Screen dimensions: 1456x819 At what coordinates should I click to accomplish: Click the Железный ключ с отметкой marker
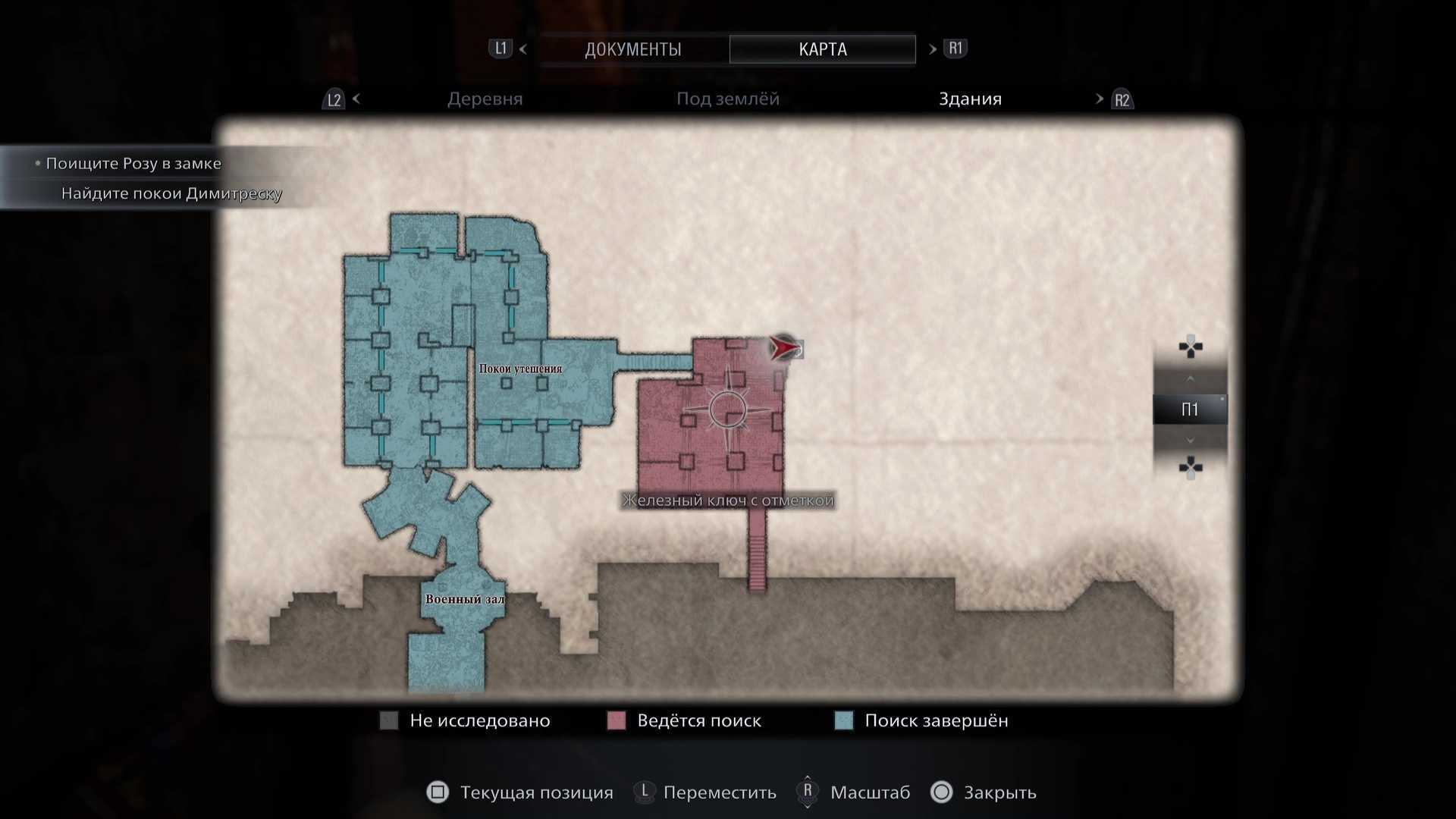(727, 500)
